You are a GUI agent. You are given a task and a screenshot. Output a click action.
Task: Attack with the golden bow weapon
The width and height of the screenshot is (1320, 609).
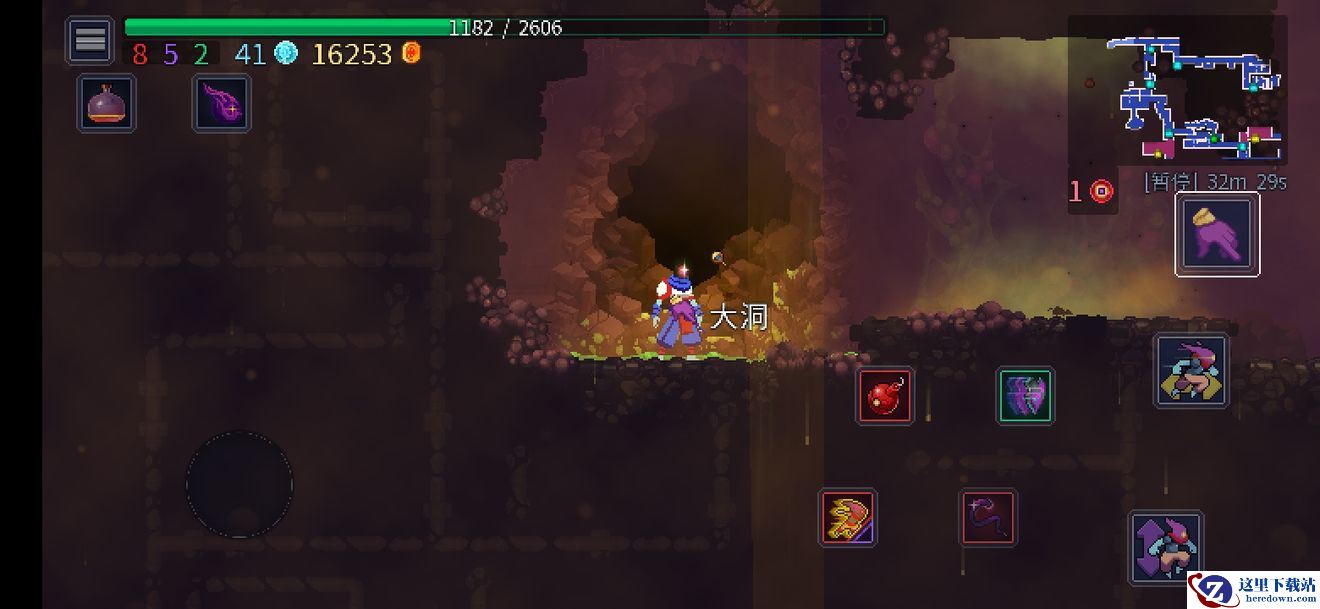tap(848, 518)
